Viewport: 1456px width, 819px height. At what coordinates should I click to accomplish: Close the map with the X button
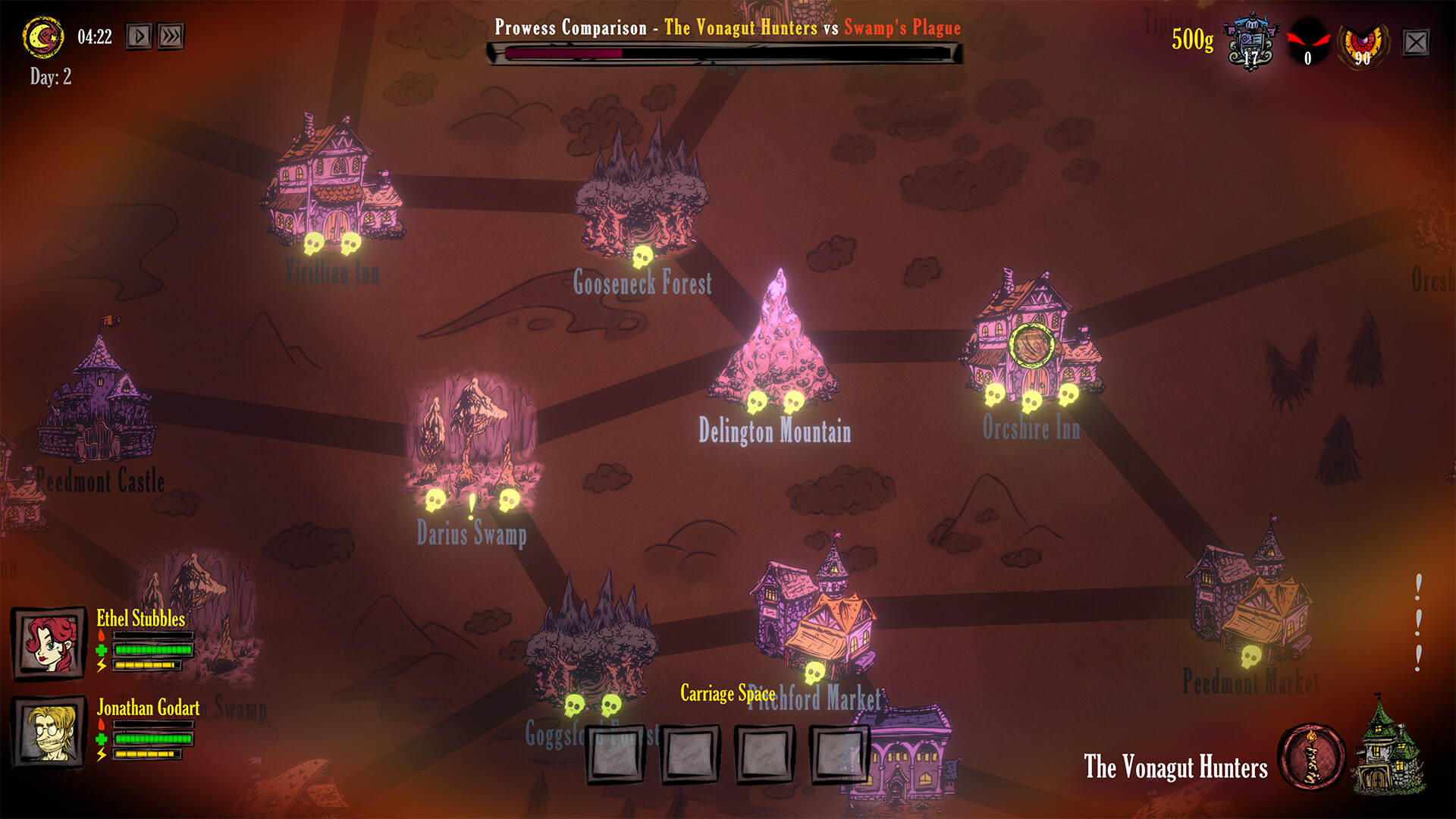tap(1416, 42)
